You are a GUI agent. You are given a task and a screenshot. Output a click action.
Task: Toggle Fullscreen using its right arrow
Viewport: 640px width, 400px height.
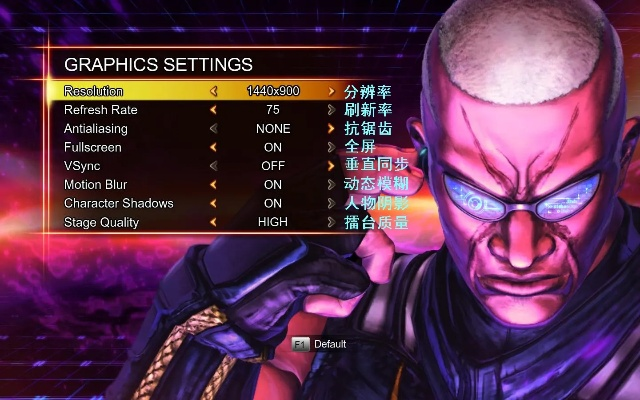(x=331, y=147)
